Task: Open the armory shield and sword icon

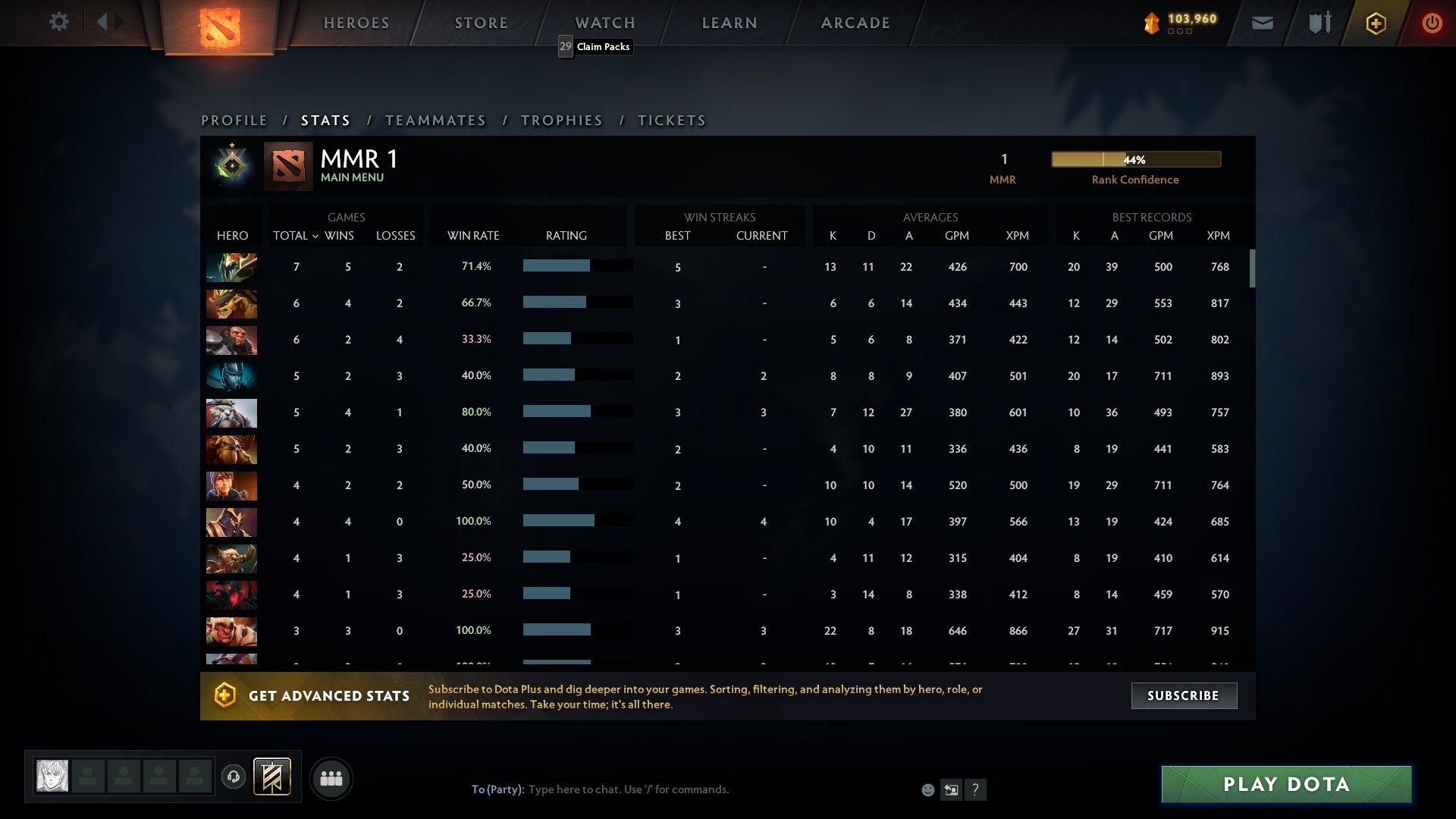Action: (1319, 23)
